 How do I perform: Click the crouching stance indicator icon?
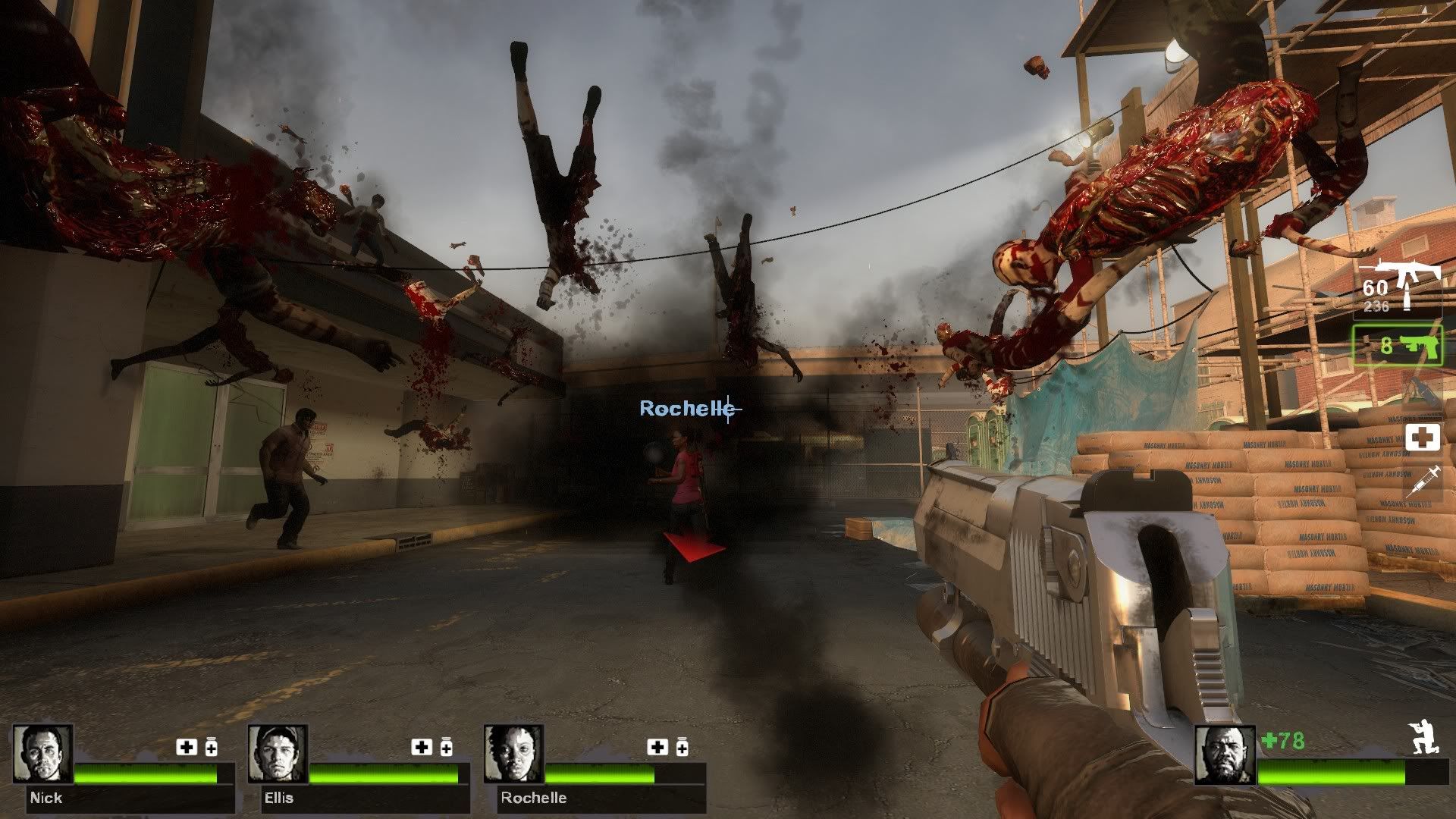pyautogui.click(x=1423, y=738)
